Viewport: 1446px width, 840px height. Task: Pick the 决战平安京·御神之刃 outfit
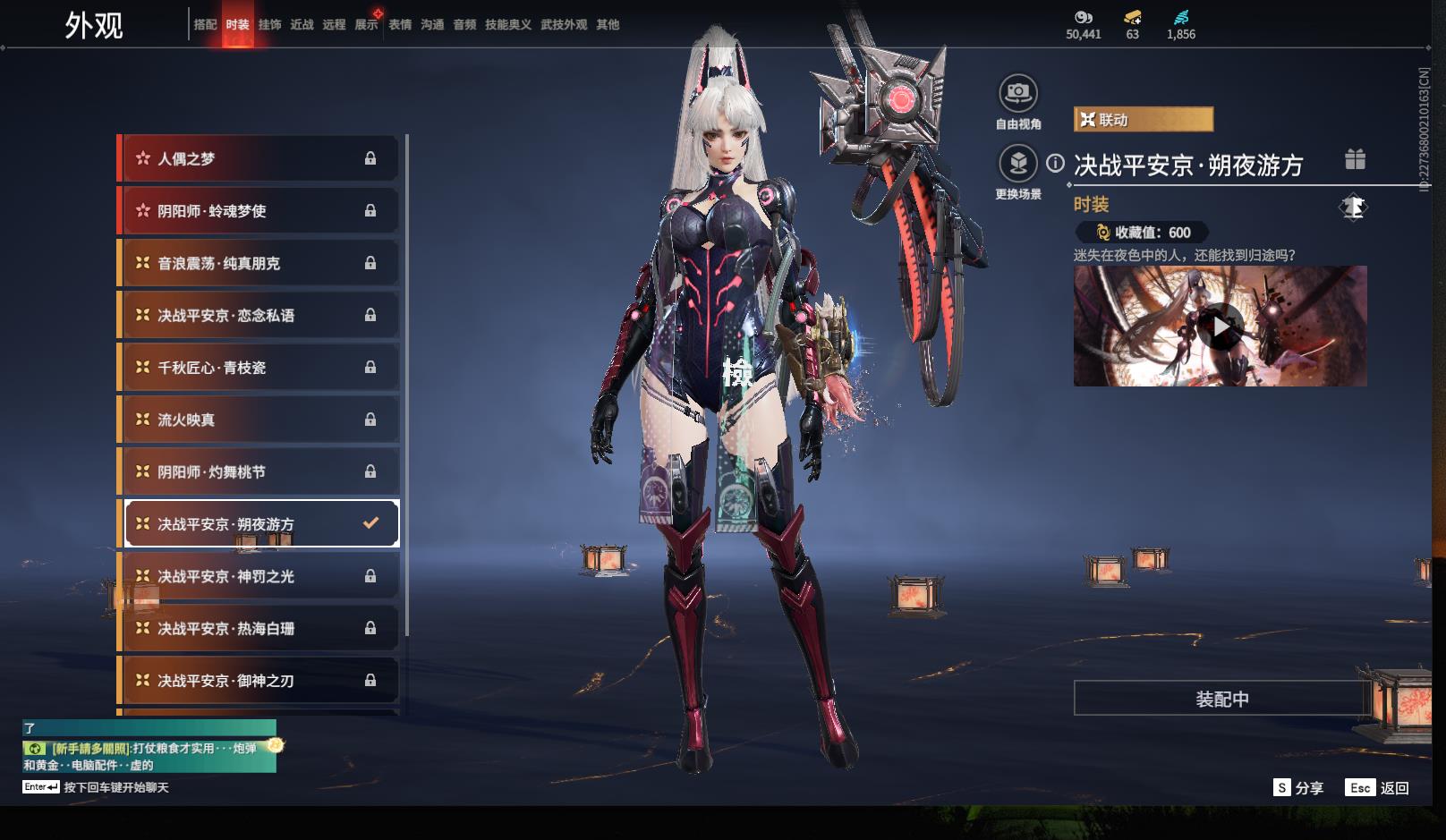point(258,681)
